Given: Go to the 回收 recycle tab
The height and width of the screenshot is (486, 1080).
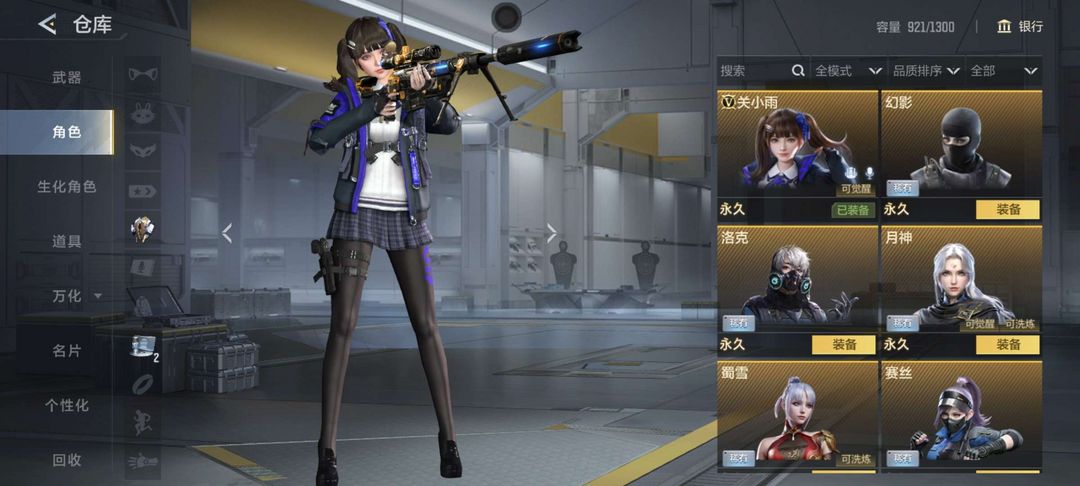Looking at the screenshot, I should 67,460.
